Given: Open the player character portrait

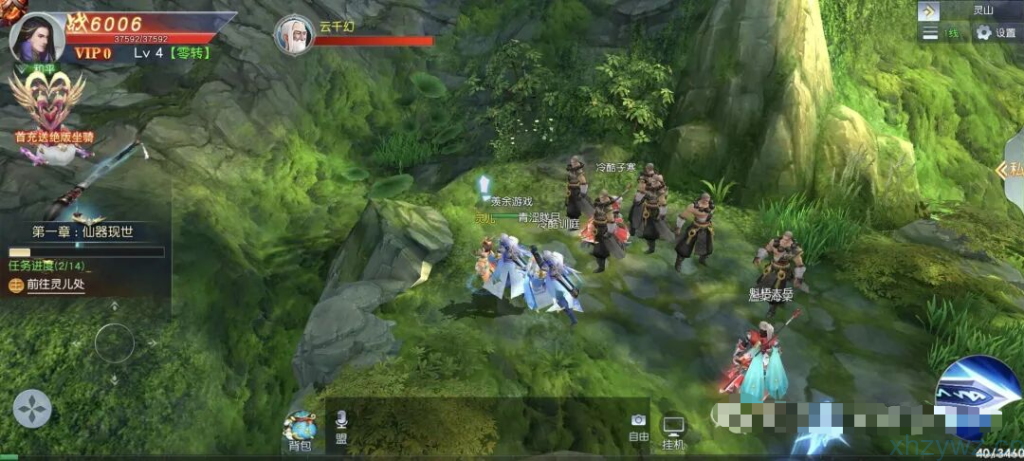Looking at the screenshot, I should [x=37, y=37].
